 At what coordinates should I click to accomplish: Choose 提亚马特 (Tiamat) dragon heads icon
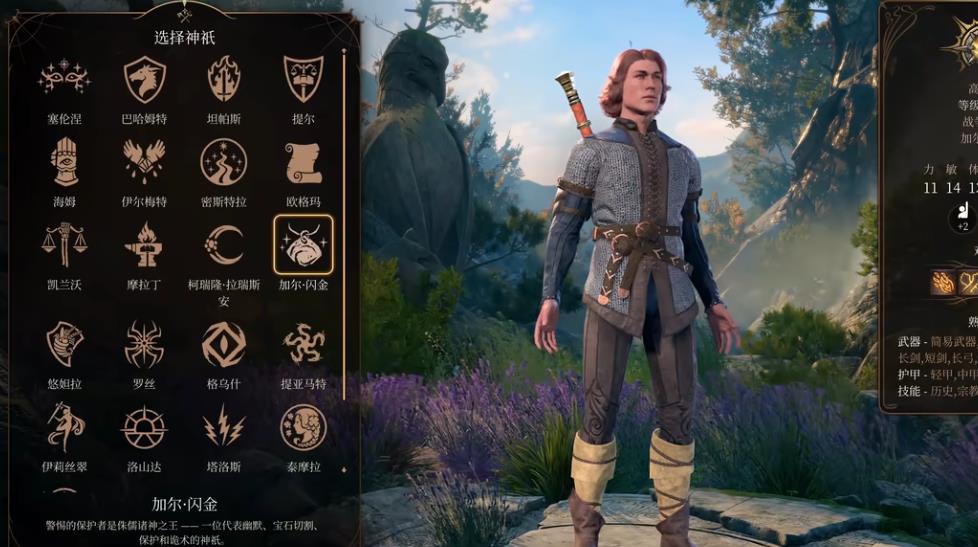(x=303, y=343)
